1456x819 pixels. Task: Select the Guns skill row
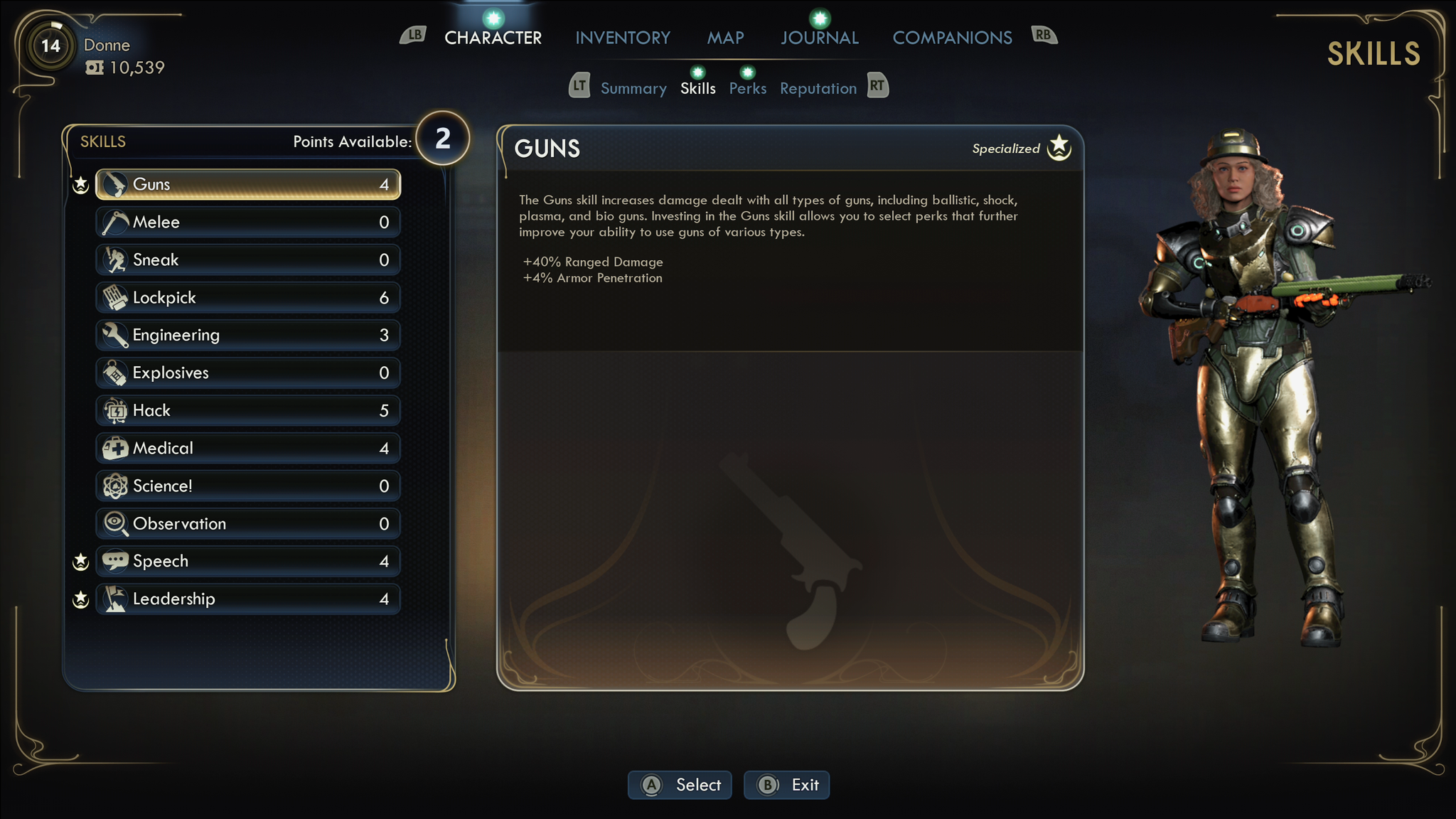coord(247,185)
